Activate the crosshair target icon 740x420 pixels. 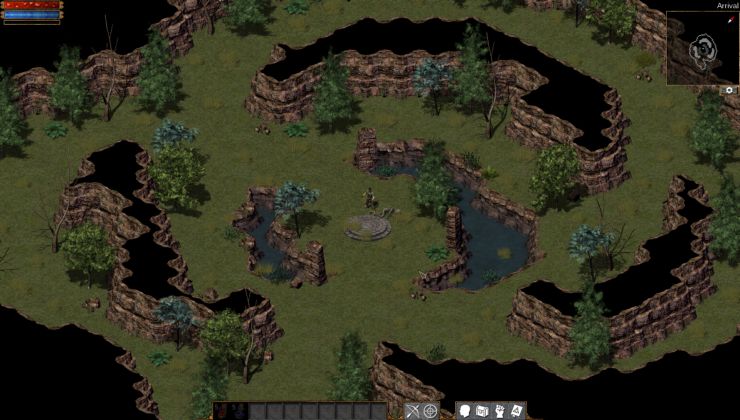(x=431, y=411)
